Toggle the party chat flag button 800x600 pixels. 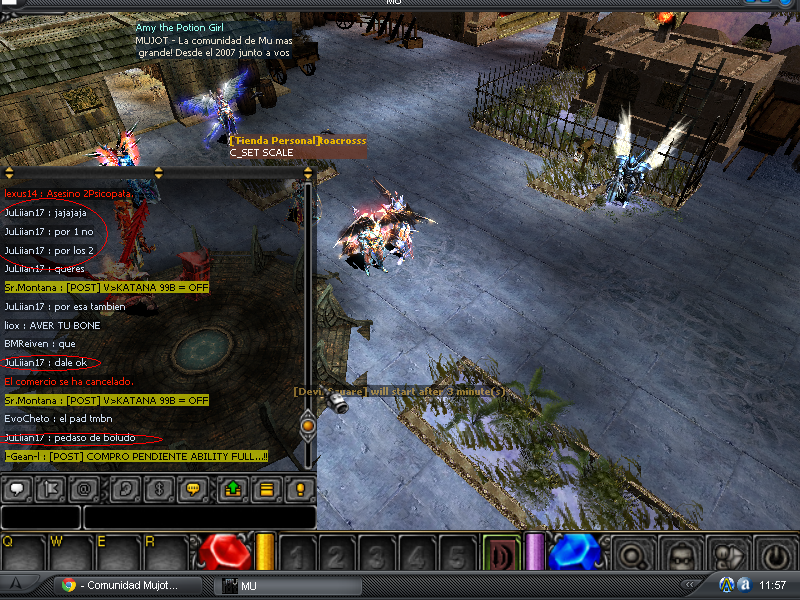[x=52, y=490]
